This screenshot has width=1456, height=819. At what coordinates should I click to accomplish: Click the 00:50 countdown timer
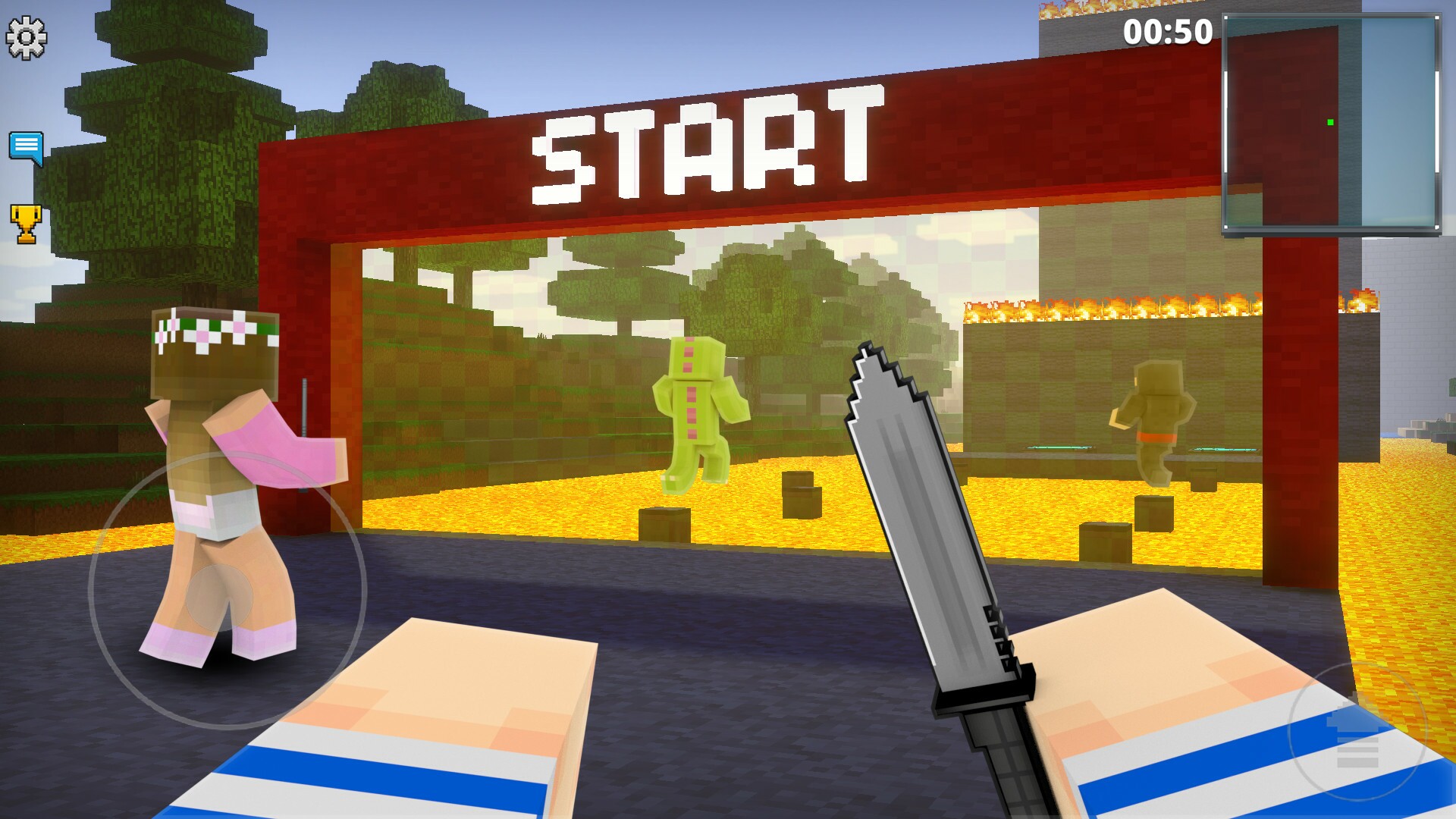pyautogui.click(x=1168, y=32)
